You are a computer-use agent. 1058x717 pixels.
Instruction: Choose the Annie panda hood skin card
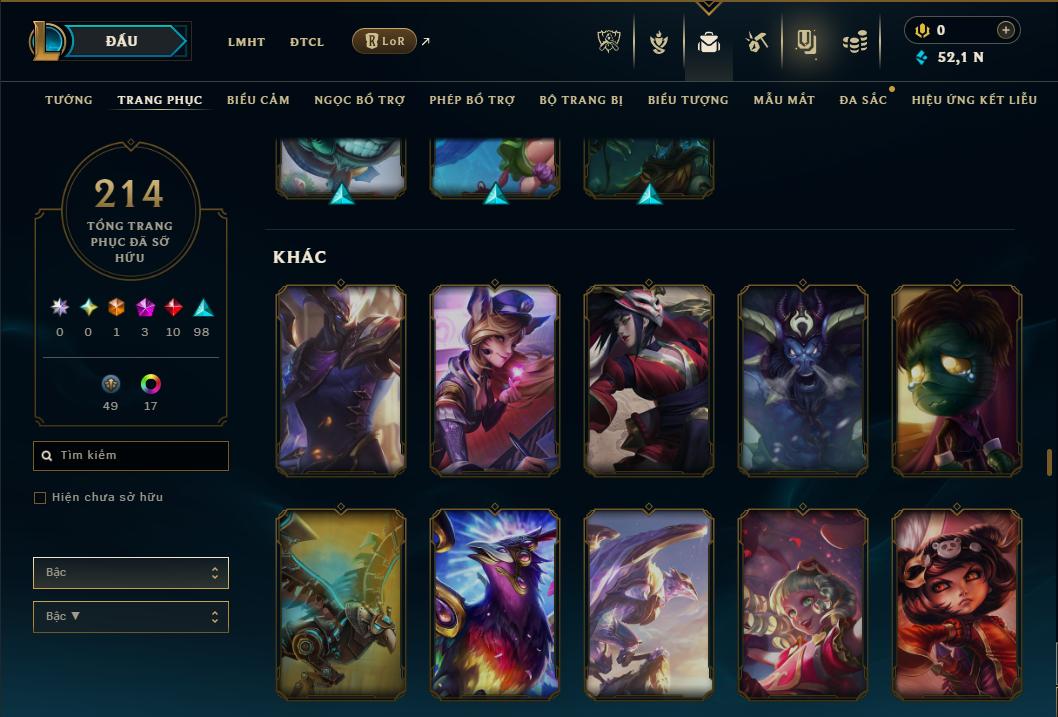coord(957,603)
